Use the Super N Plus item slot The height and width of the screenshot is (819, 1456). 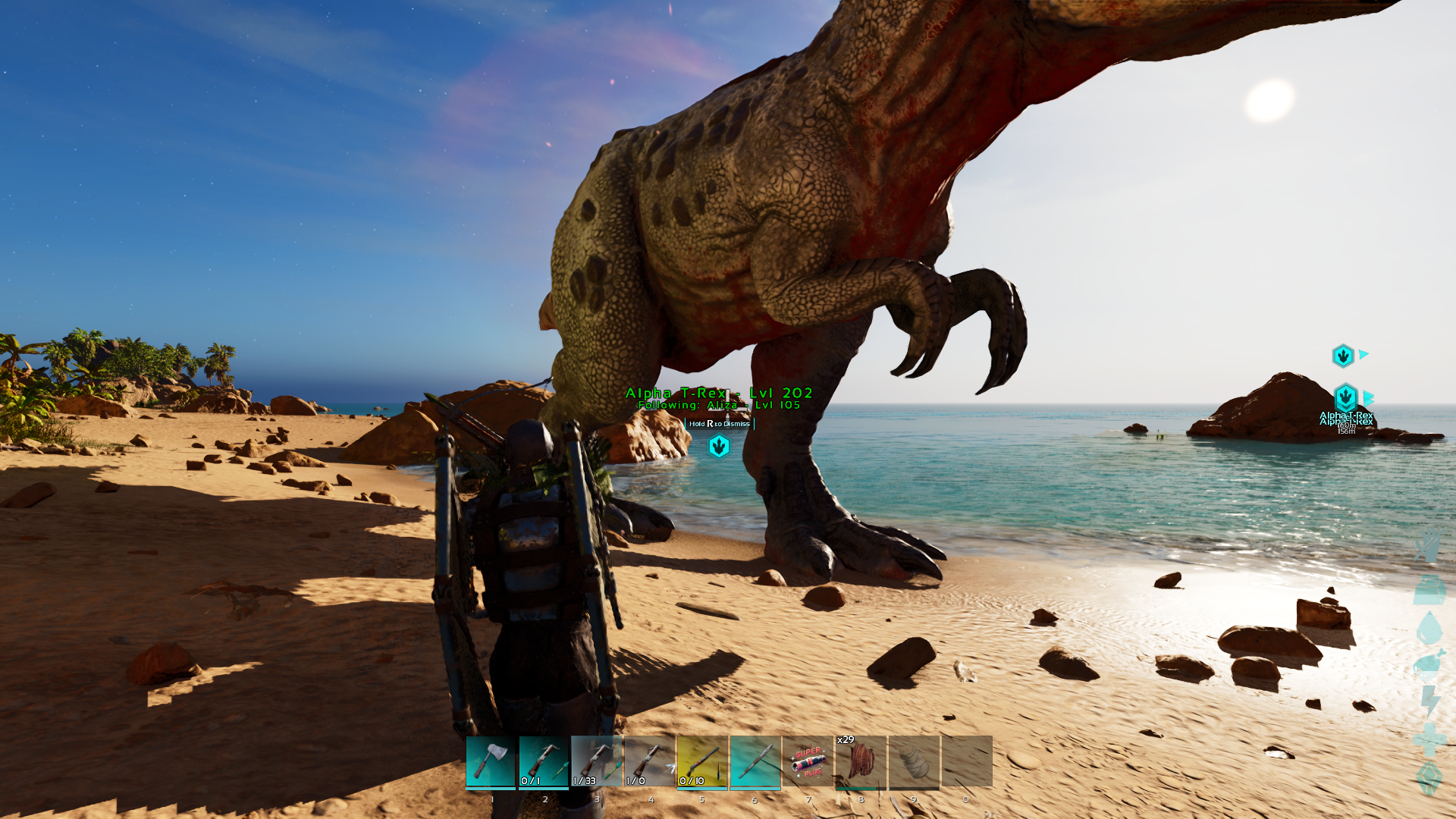[808, 761]
